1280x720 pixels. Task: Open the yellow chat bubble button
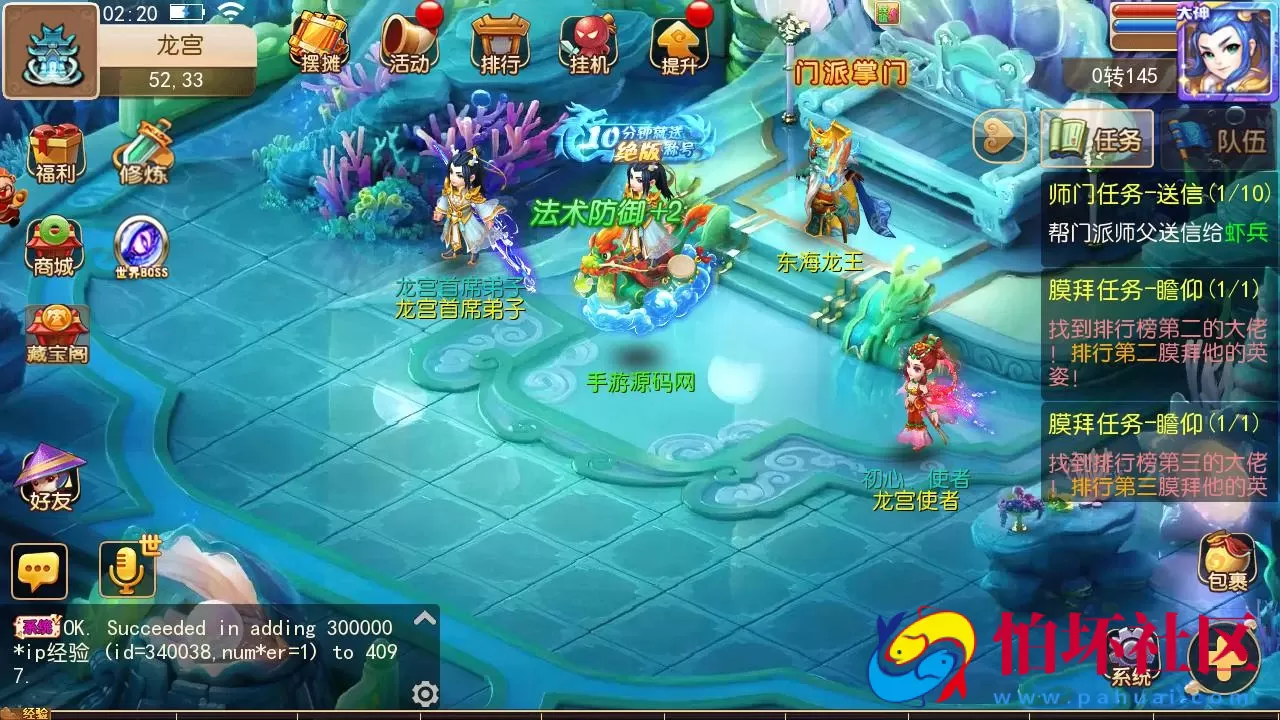40,571
